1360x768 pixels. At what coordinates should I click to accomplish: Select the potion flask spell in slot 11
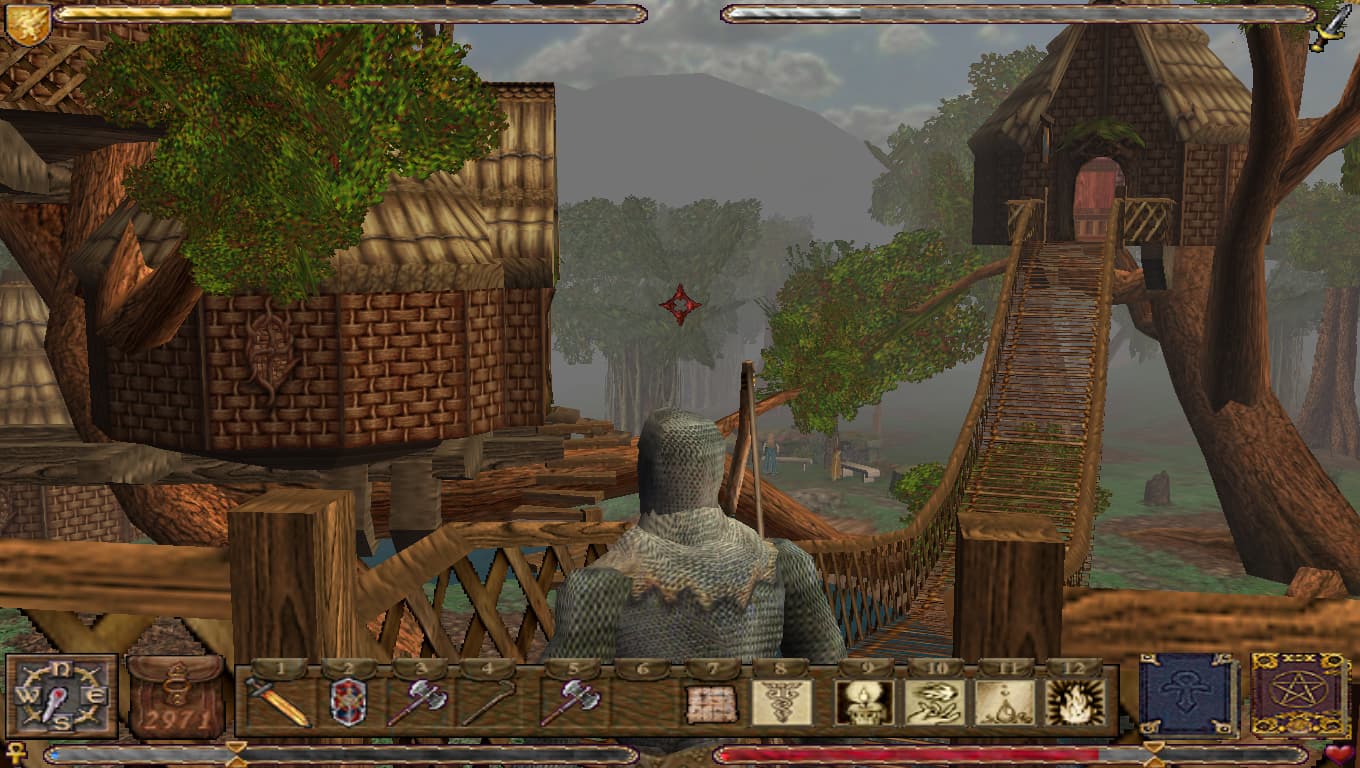pos(1005,702)
